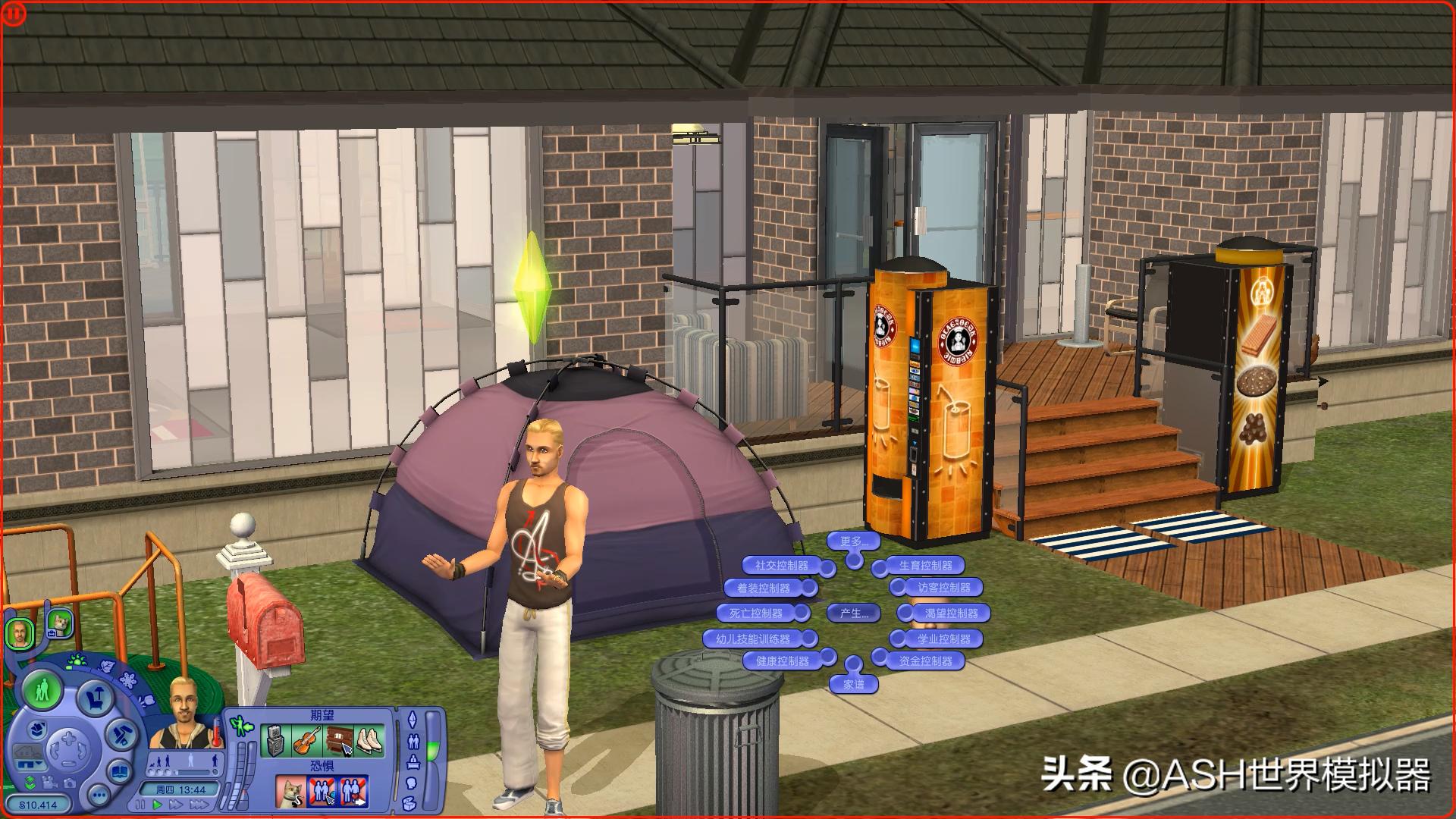Pause the game with the top-left pause button
The height and width of the screenshot is (819, 1456).
click(x=12, y=12)
